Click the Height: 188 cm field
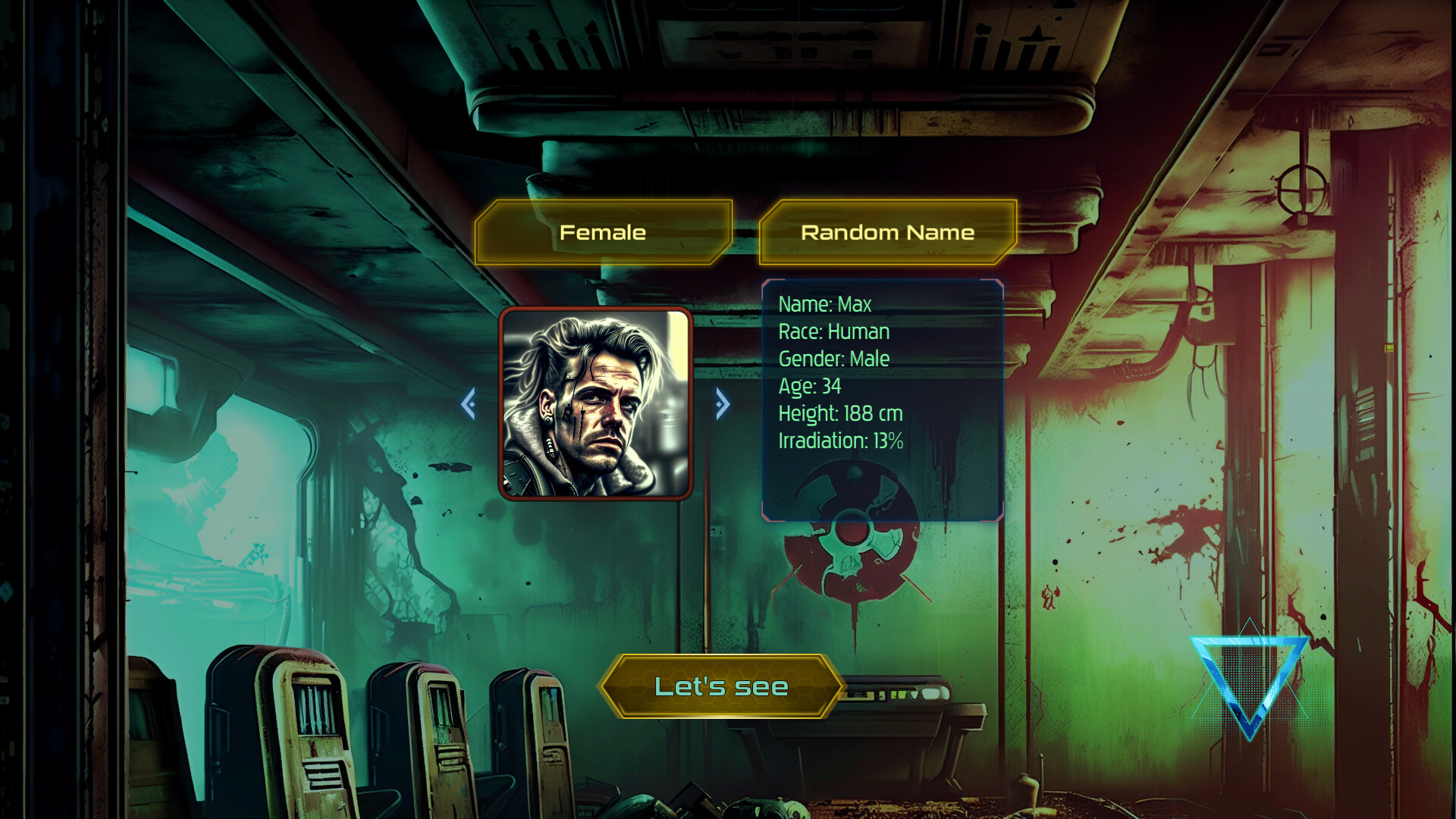1456x819 pixels. 839,413
